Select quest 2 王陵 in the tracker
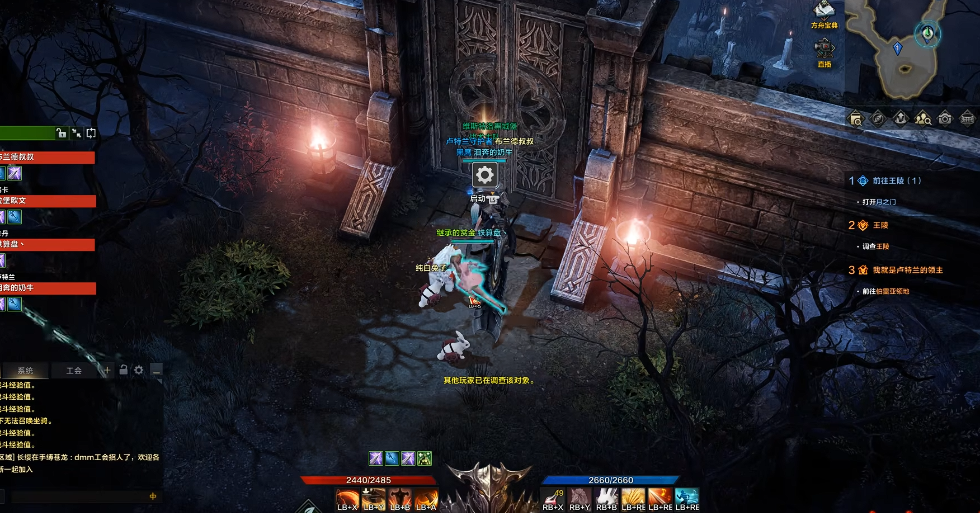This screenshot has width=980, height=513. click(866, 225)
